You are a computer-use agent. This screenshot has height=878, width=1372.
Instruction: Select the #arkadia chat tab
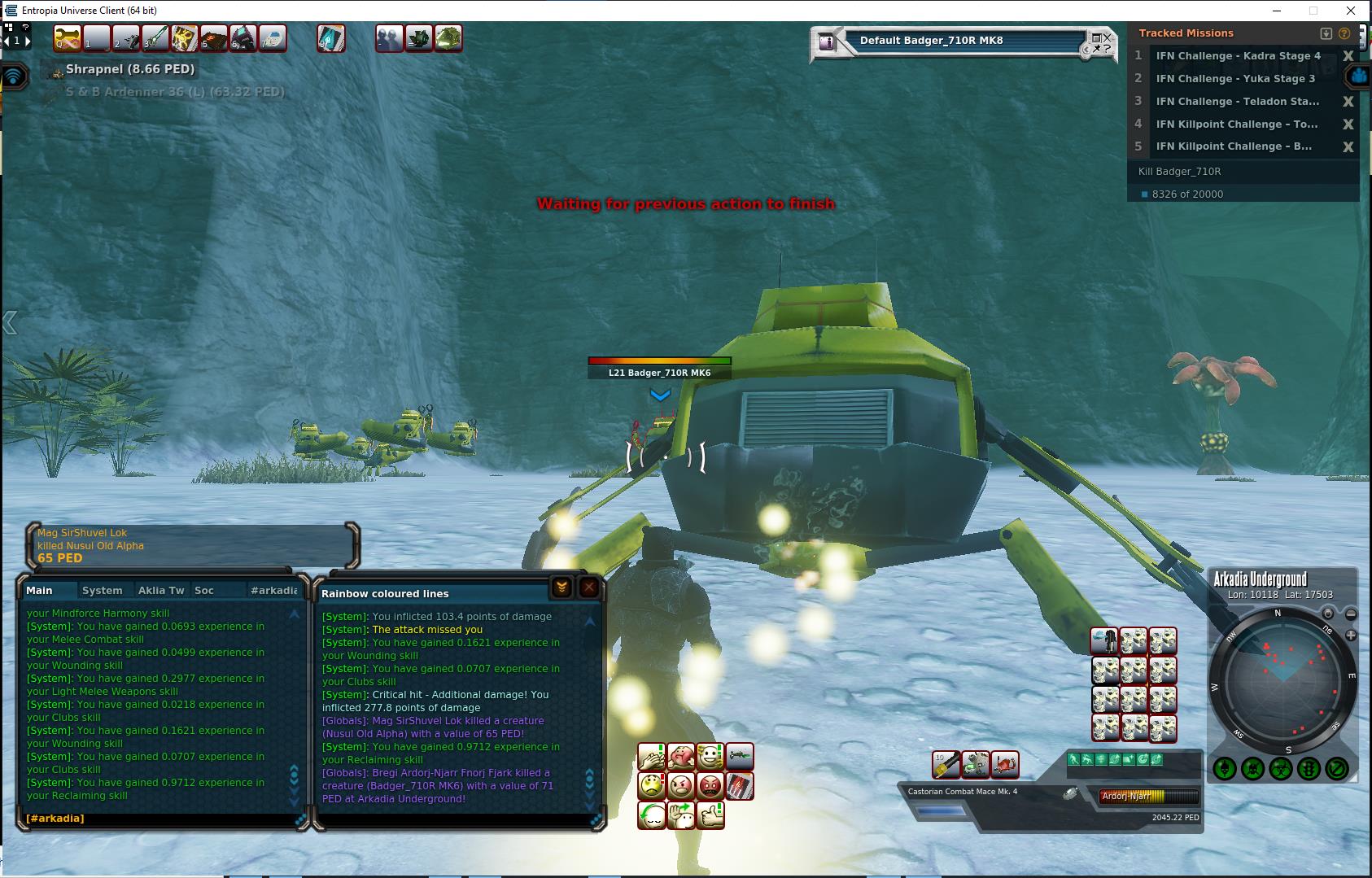[x=273, y=590]
